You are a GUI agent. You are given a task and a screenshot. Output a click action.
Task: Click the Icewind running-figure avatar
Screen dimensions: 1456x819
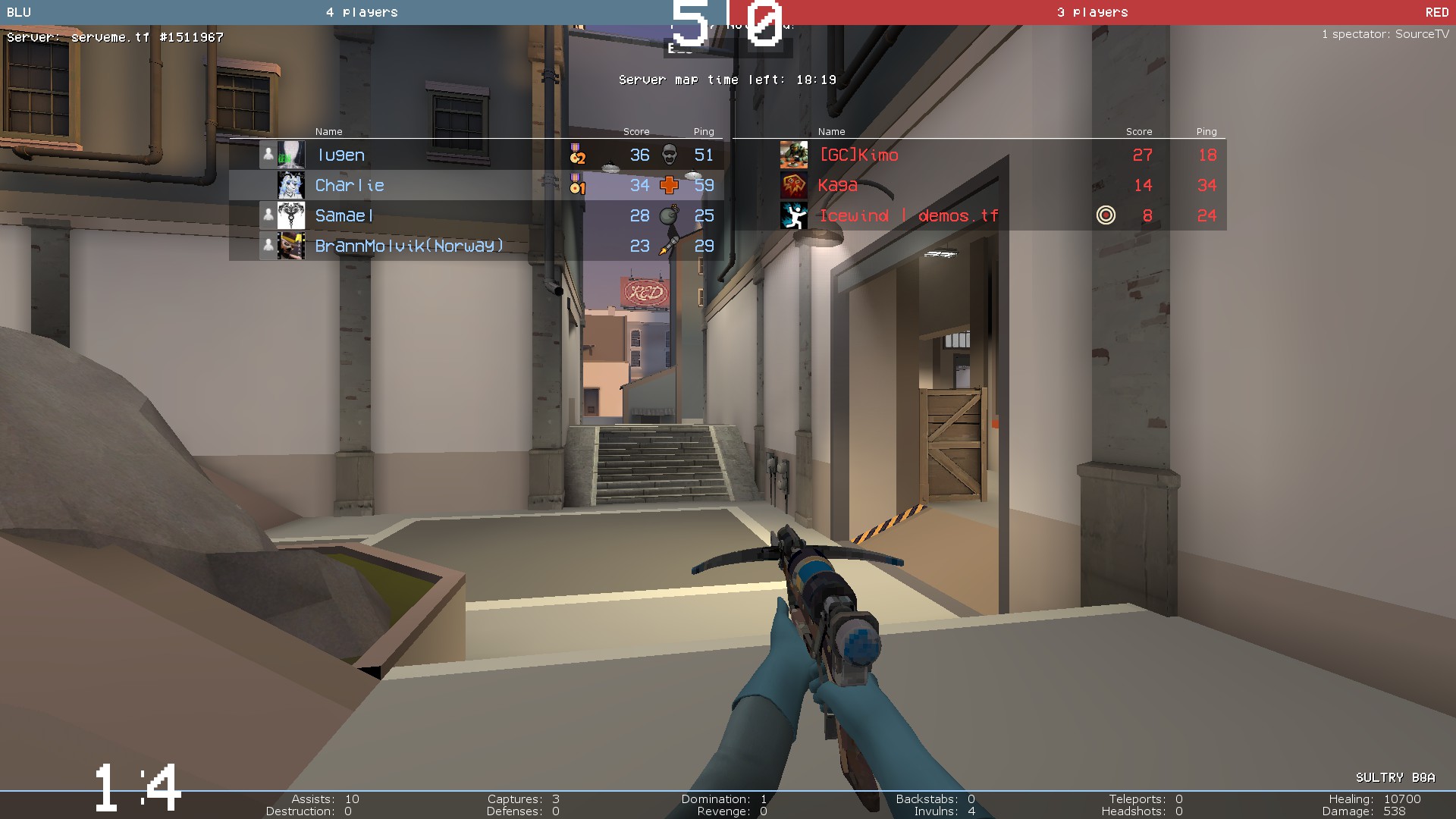pos(794,216)
